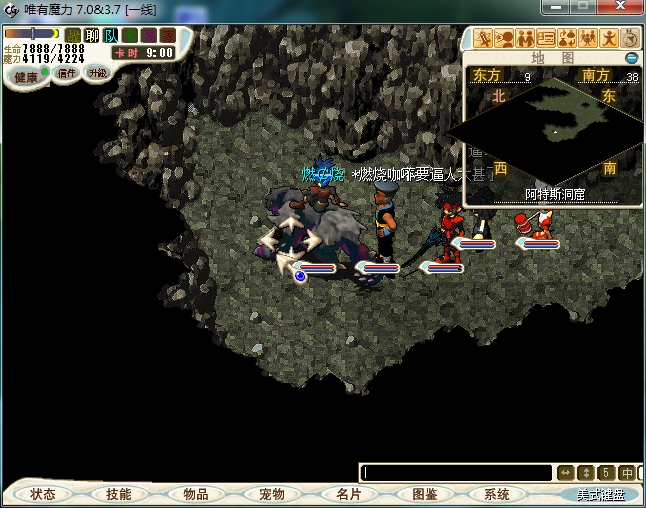Click the 健康 health button
The height and width of the screenshot is (508, 646).
(26, 77)
